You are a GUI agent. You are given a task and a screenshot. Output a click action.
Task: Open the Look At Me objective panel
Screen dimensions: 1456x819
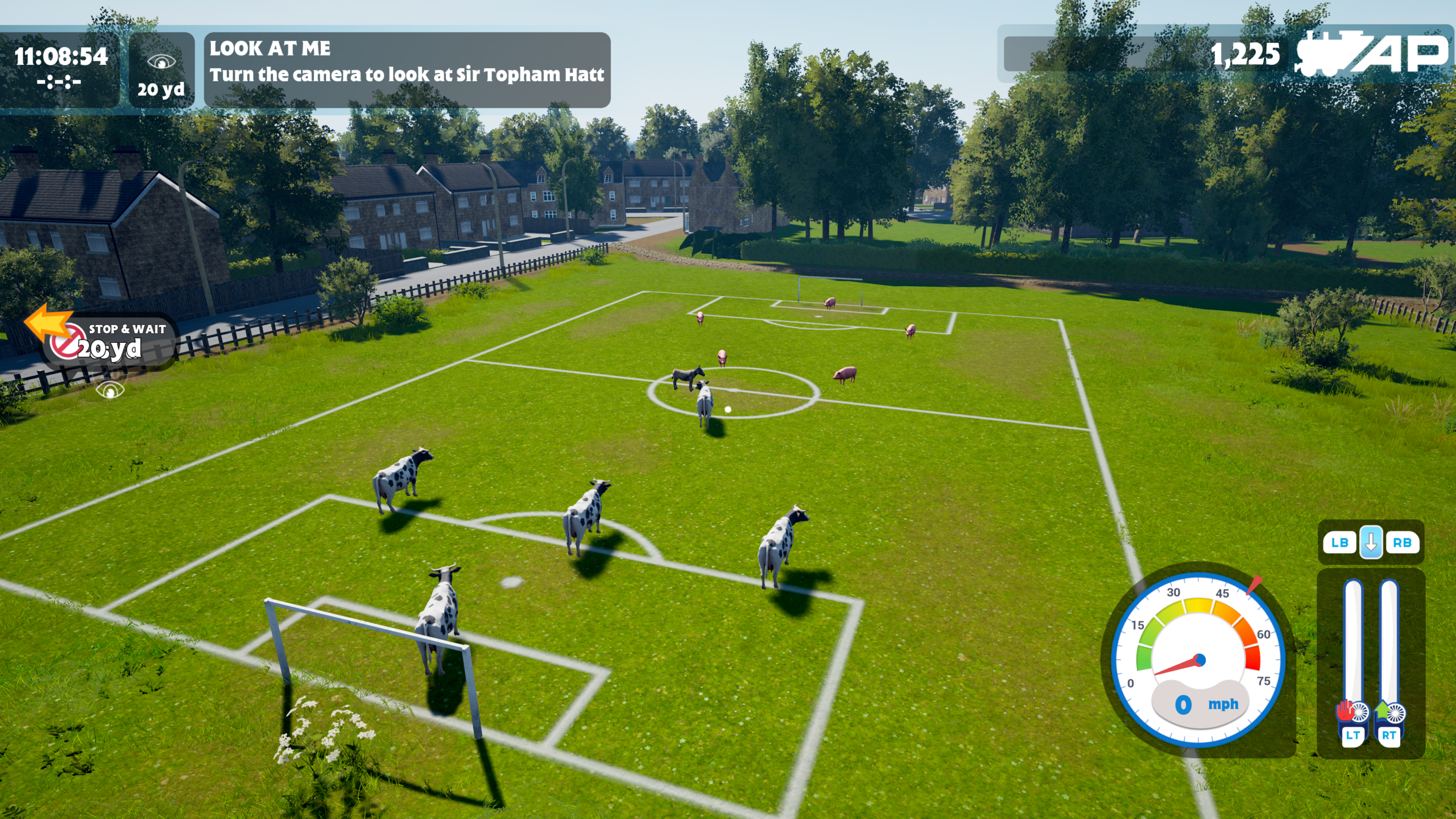(x=407, y=69)
